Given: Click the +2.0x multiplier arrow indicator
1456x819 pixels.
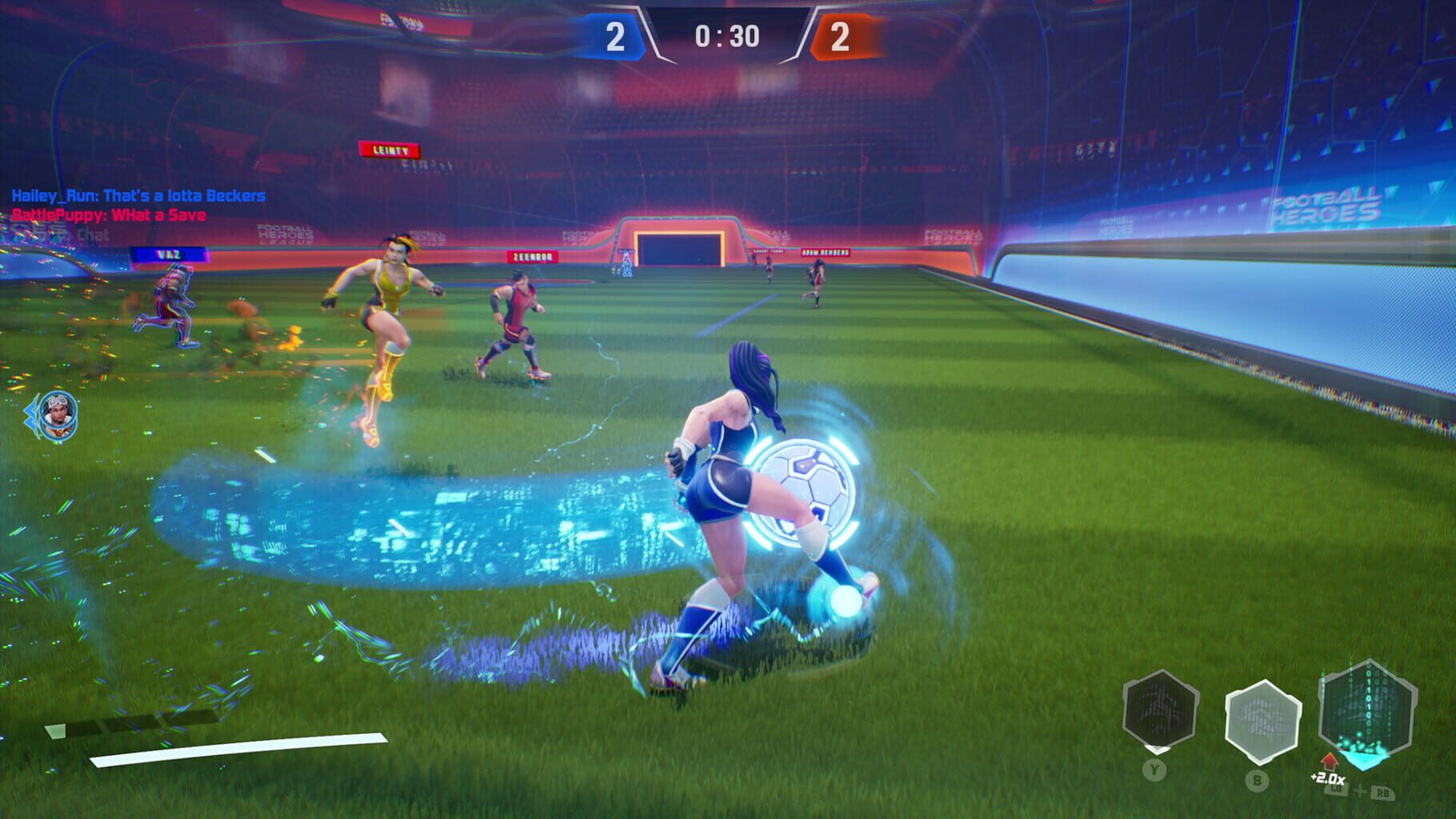Looking at the screenshot, I should pyautogui.click(x=1328, y=761).
